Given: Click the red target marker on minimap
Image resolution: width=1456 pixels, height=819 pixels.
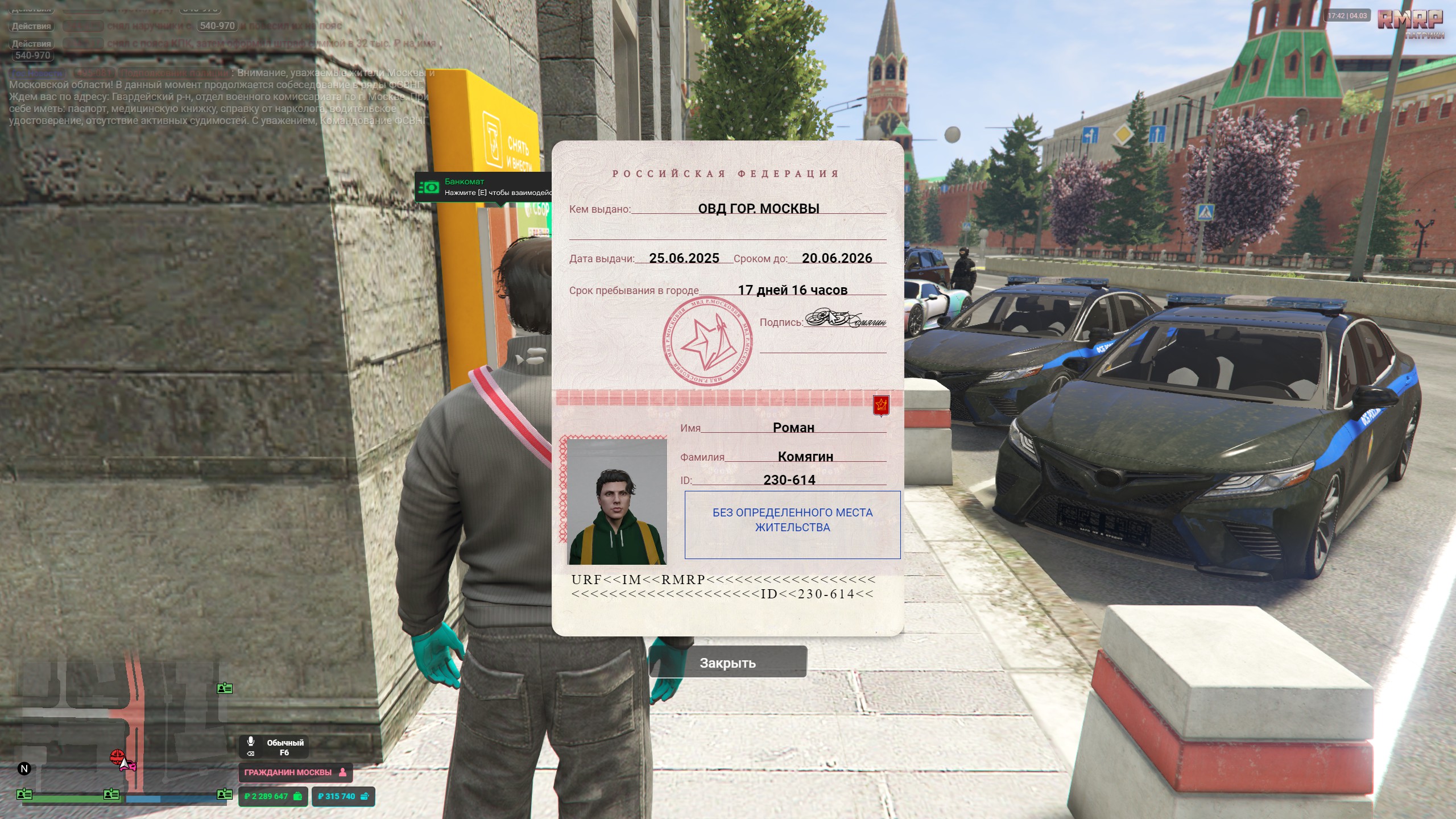Looking at the screenshot, I should click(x=117, y=756).
